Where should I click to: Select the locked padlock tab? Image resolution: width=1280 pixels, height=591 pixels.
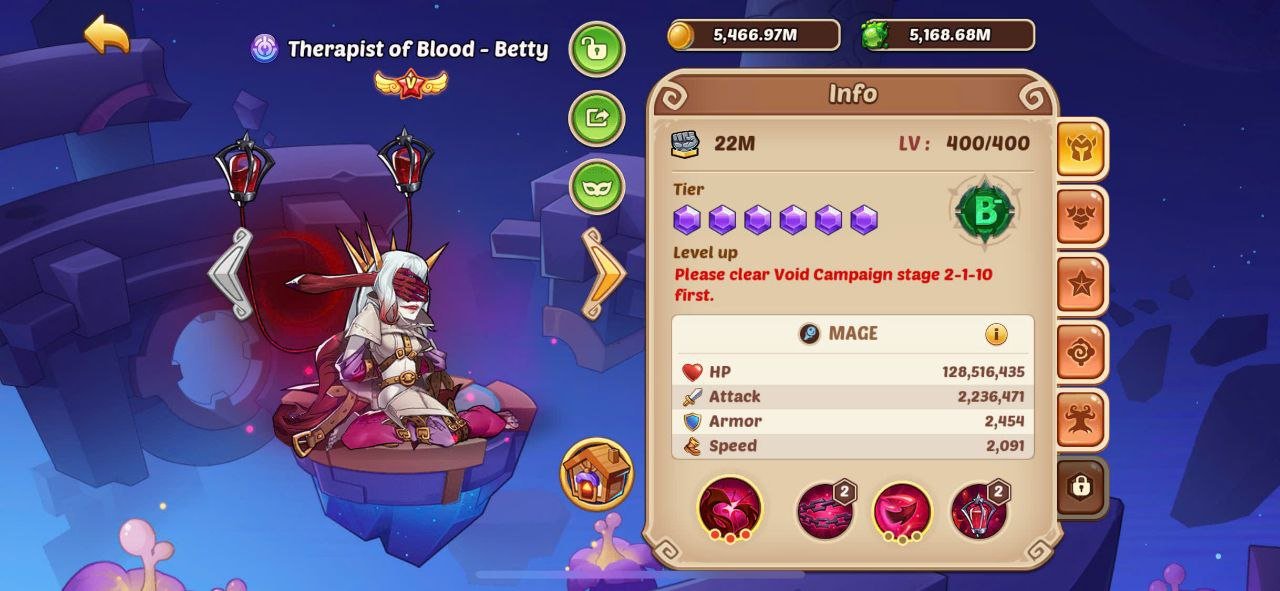click(x=1081, y=487)
